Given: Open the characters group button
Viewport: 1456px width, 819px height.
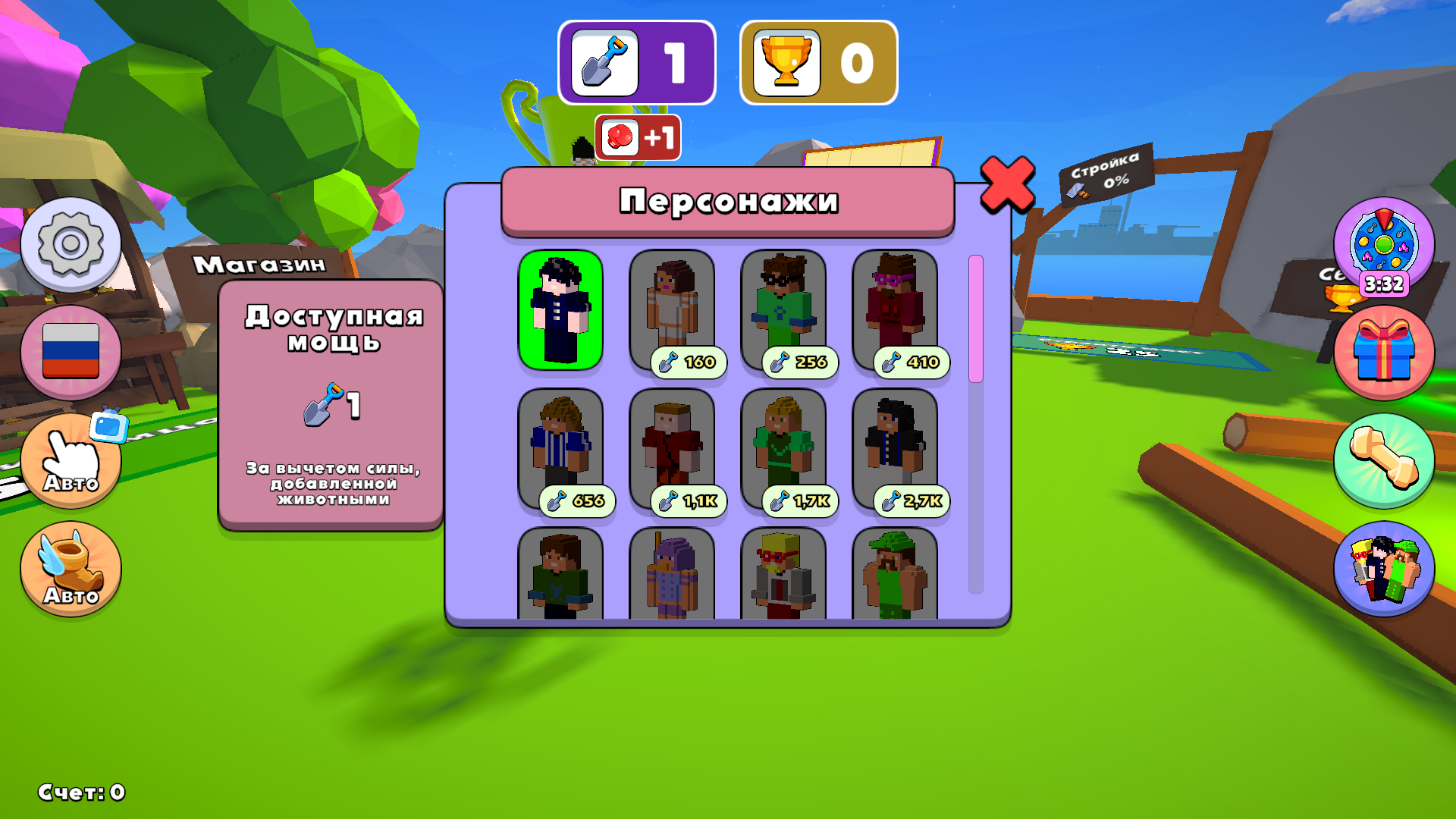Looking at the screenshot, I should (x=1383, y=569).
